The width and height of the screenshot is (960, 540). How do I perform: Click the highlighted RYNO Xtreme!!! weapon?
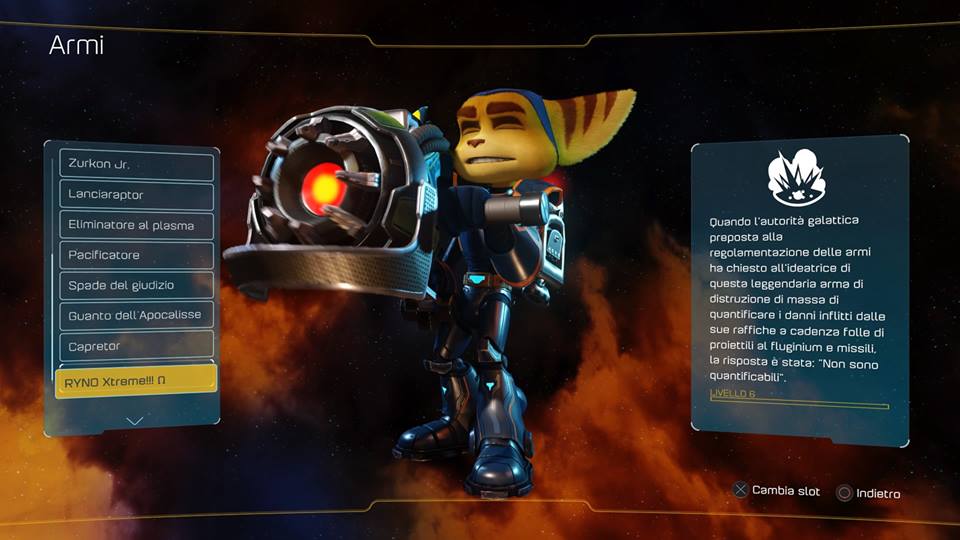point(136,380)
